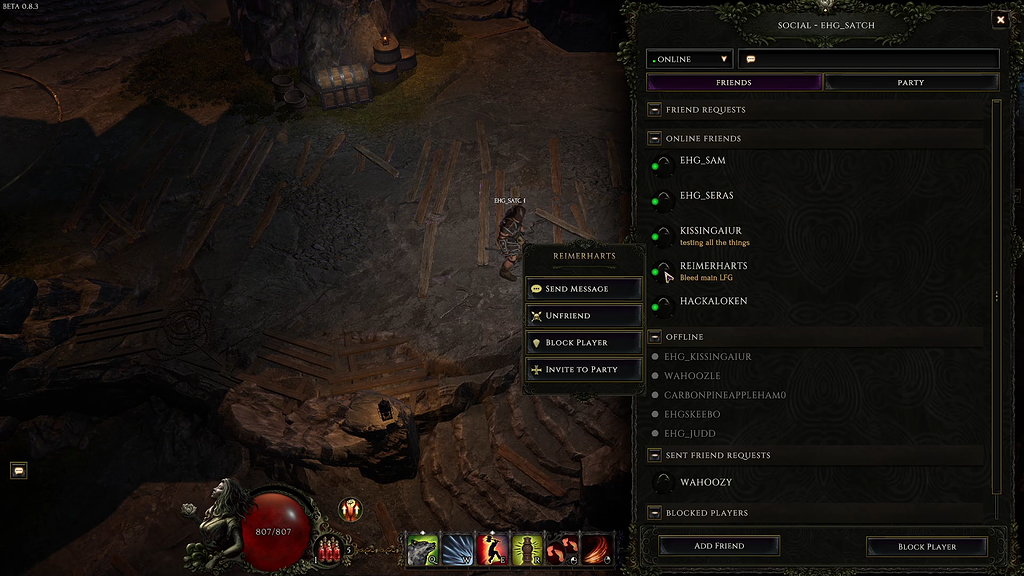Select friend EHG_Sam in the list
1024x576 pixels.
[703, 161]
